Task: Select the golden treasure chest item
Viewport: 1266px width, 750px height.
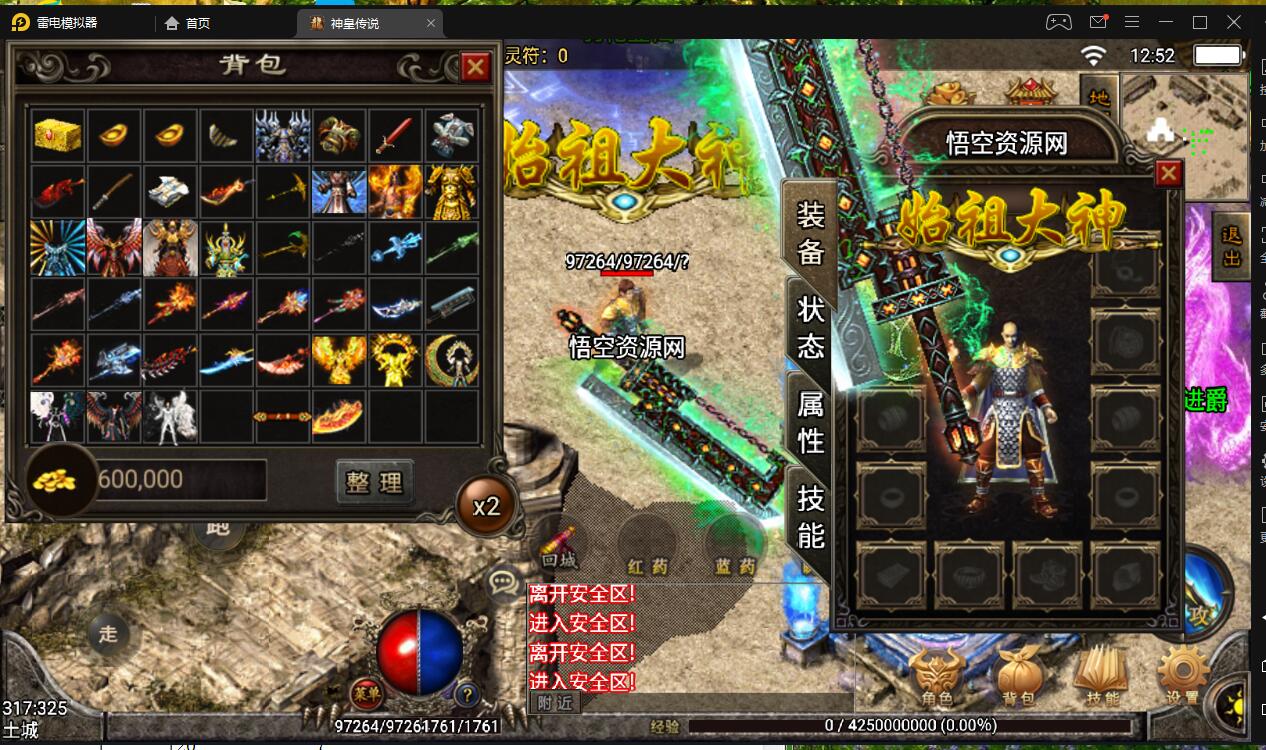Action: [58, 135]
